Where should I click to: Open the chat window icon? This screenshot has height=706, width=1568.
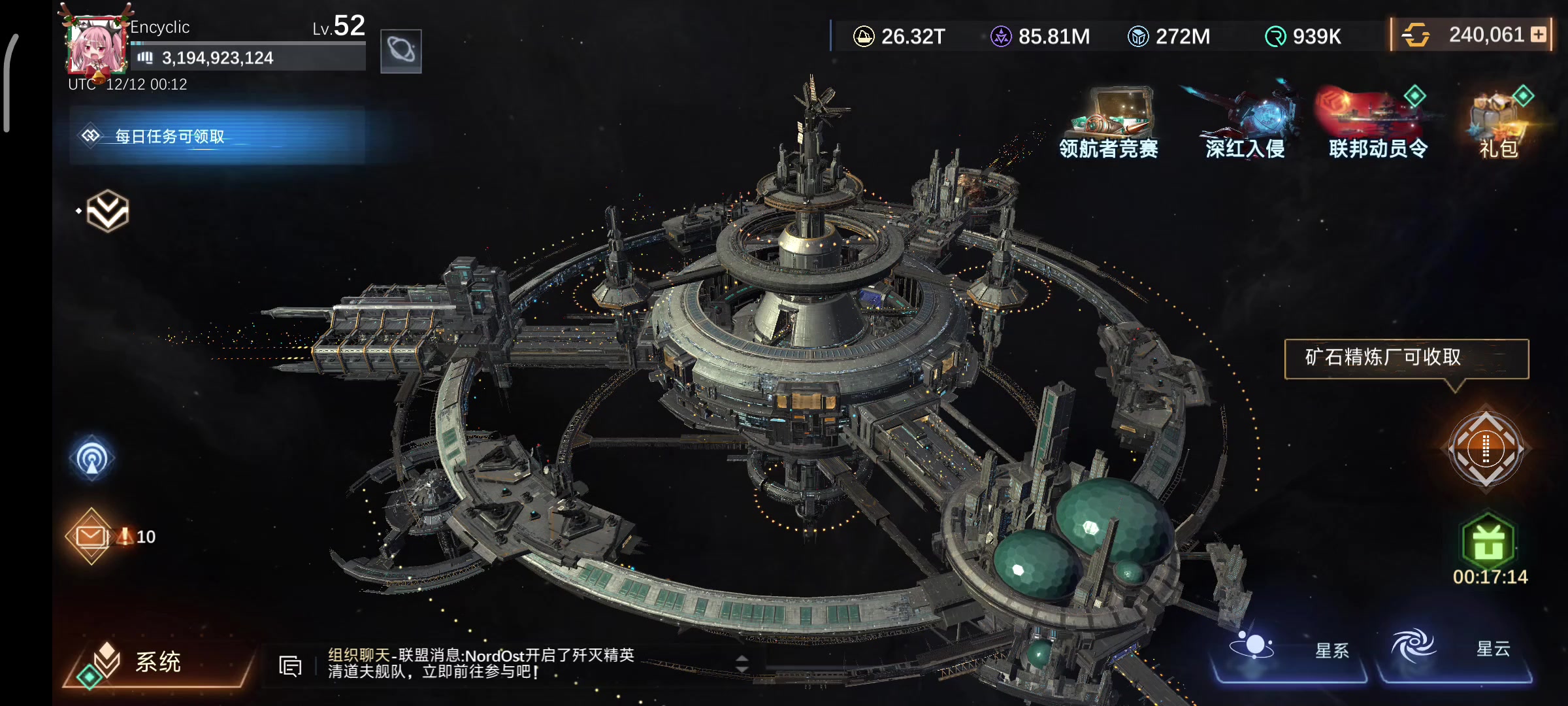point(290,665)
